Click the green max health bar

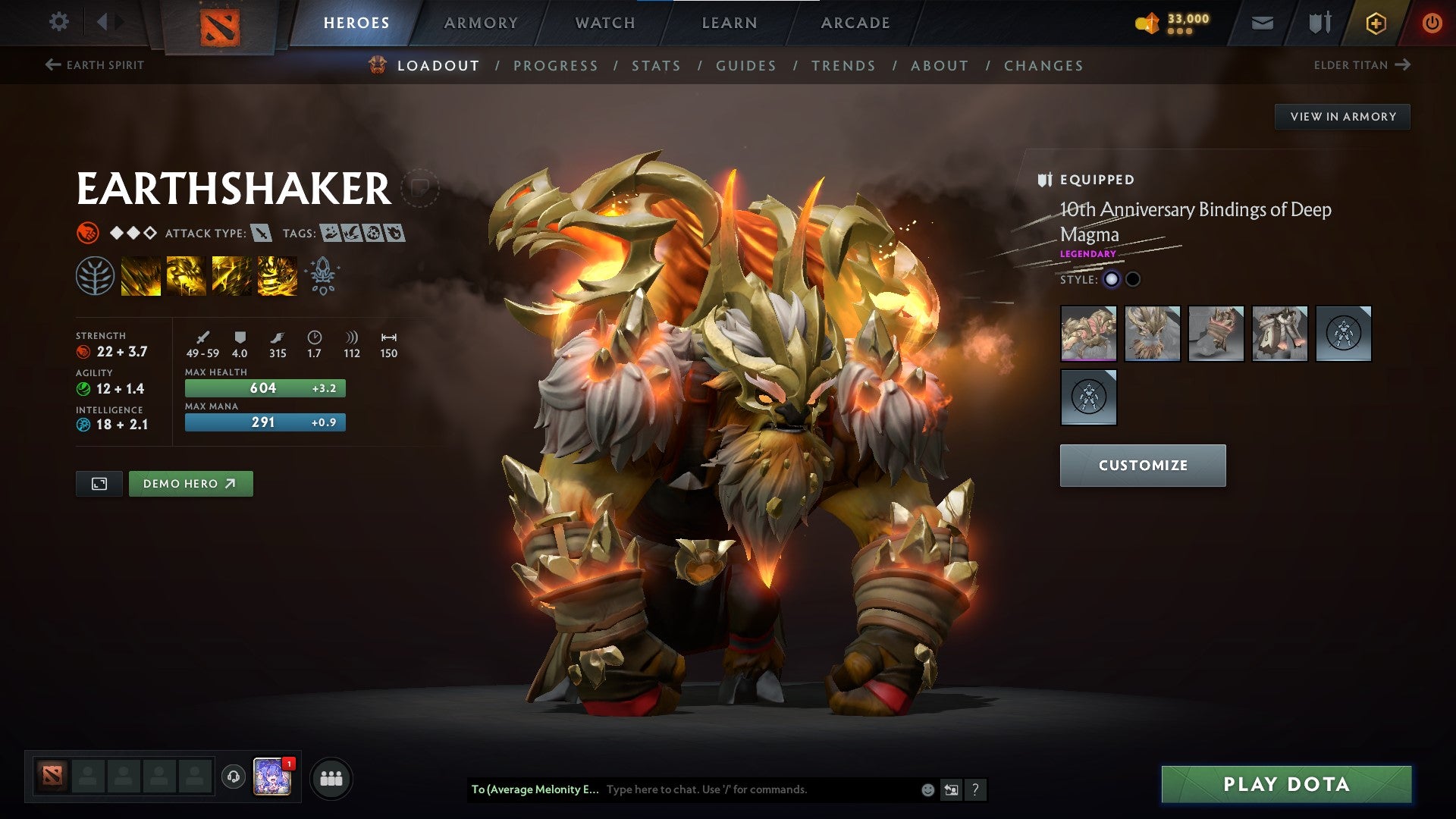[x=264, y=388]
